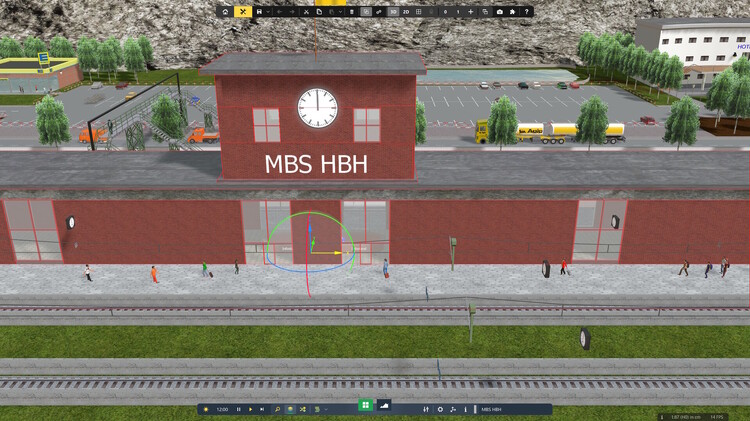
Task: Take a screenshot with the camera icon
Action: point(499,12)
